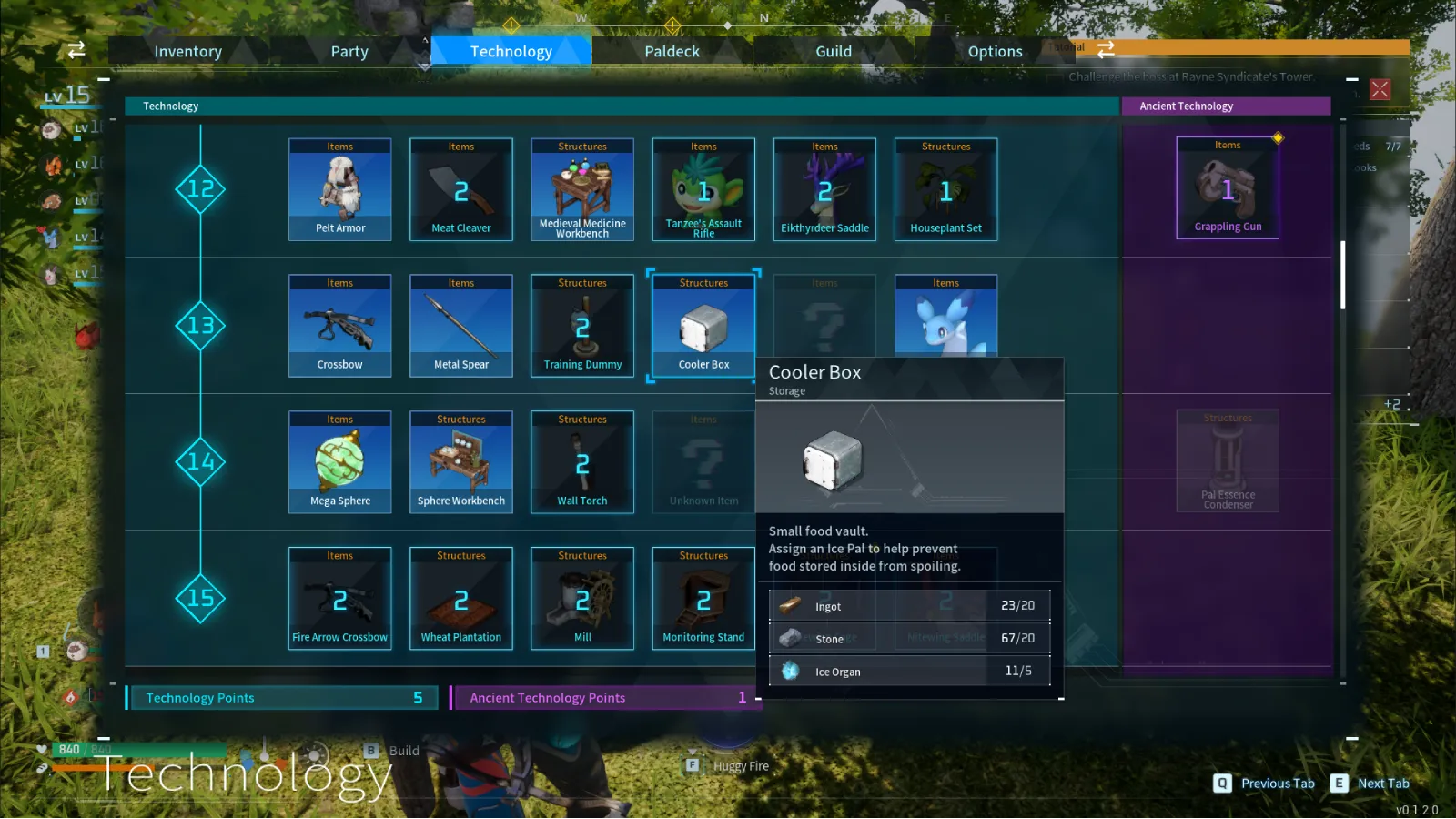Select the Mega Sphere technology
This screenshot has height=819, width=1456.
click(x=340, y=462)
